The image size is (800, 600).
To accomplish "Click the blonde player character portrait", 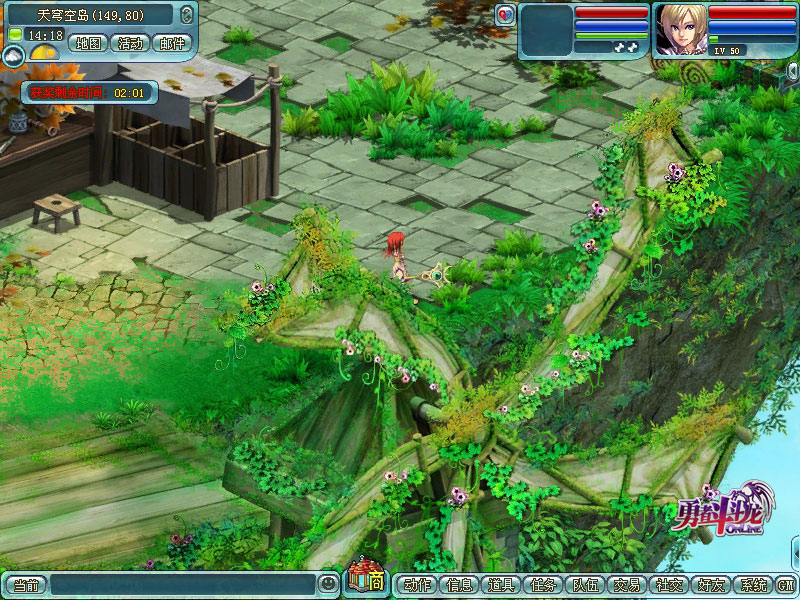I will [680, 30].
